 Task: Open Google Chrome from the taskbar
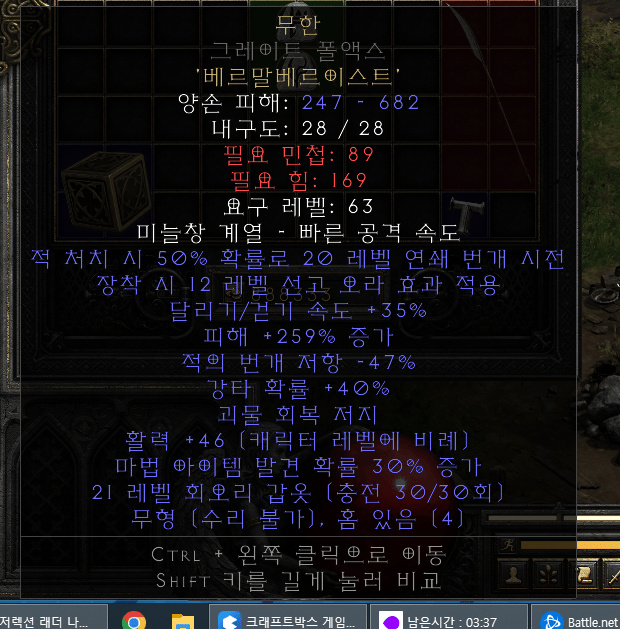click(x=134, y=621)
